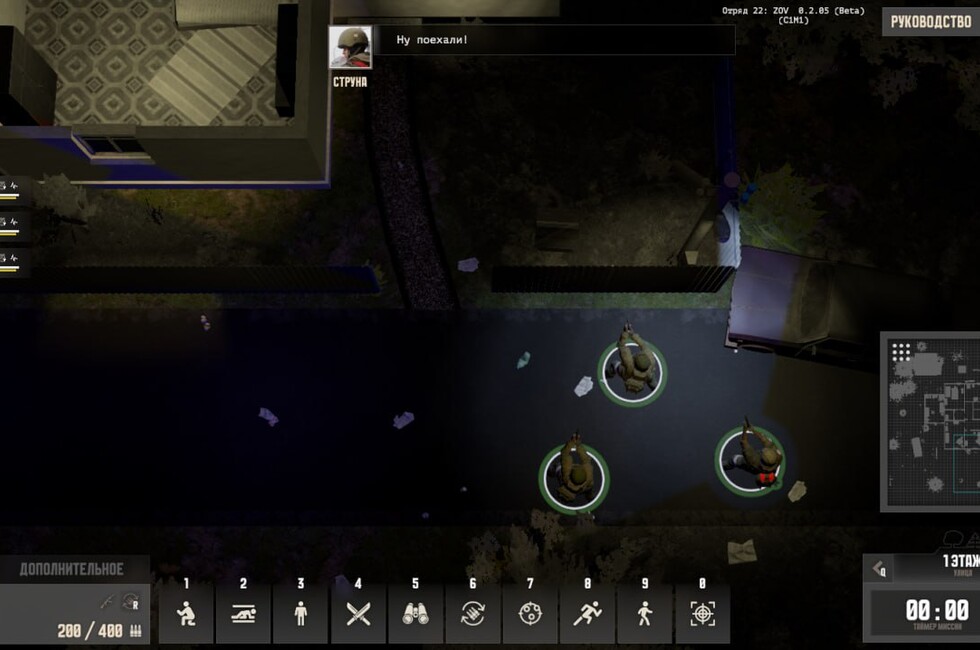980x650 pixels.
Task: Select the crouch stance command
Action: click(186, 614)
